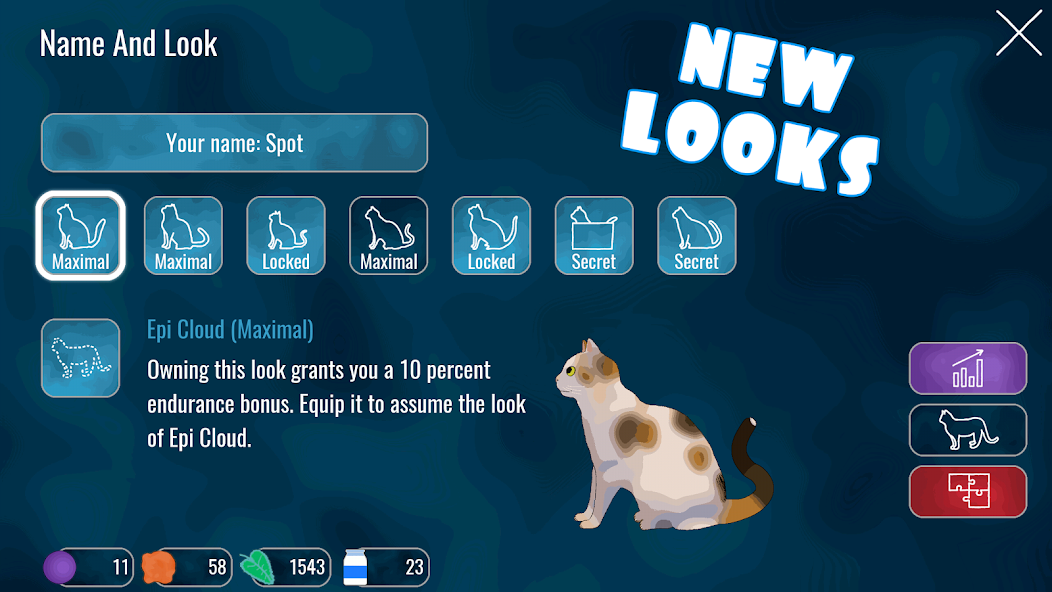Click the Epi Cloud constellation cat icon
The height and width of the screenshot is (592, 1052).
81,358
